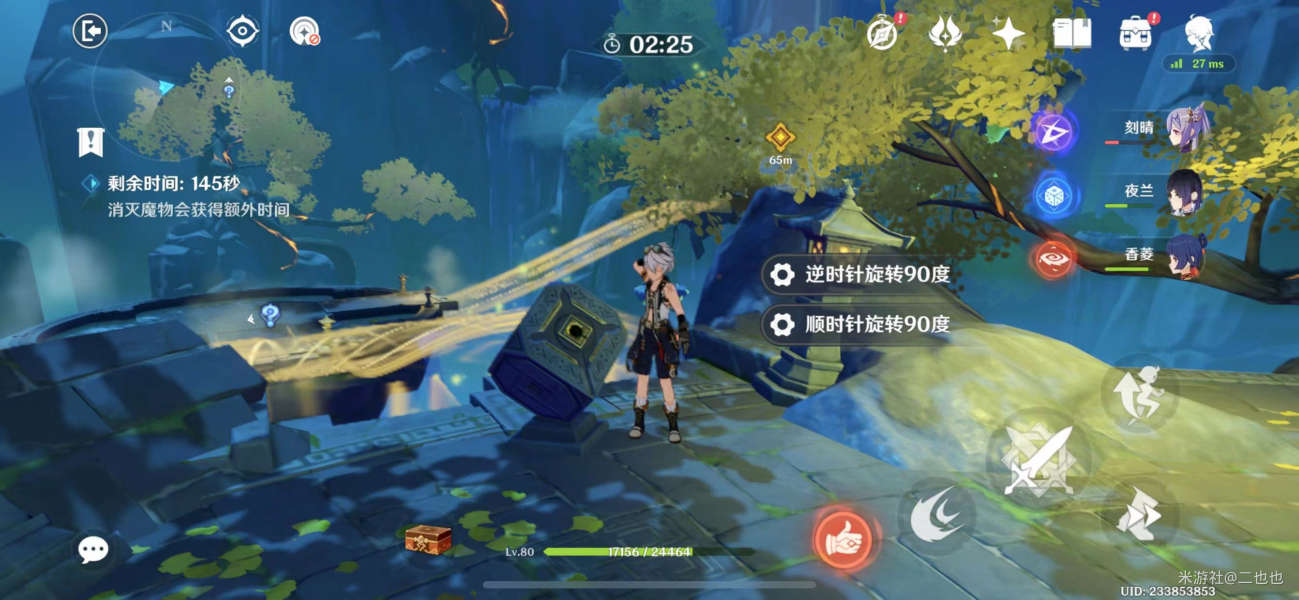The image size is (1299, 600).
Task: Open the challenge objective bookmark icon
Action: point(91,141)
